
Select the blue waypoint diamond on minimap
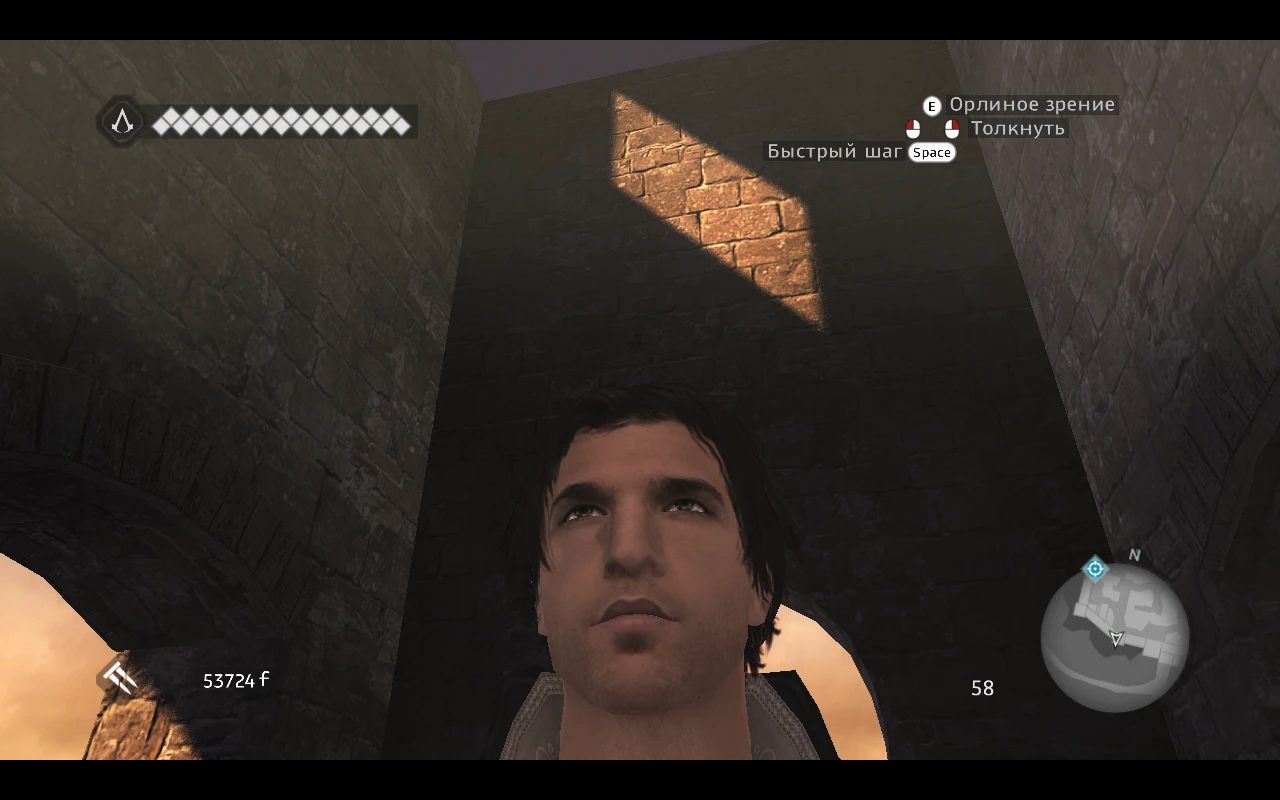point(1097,568)
